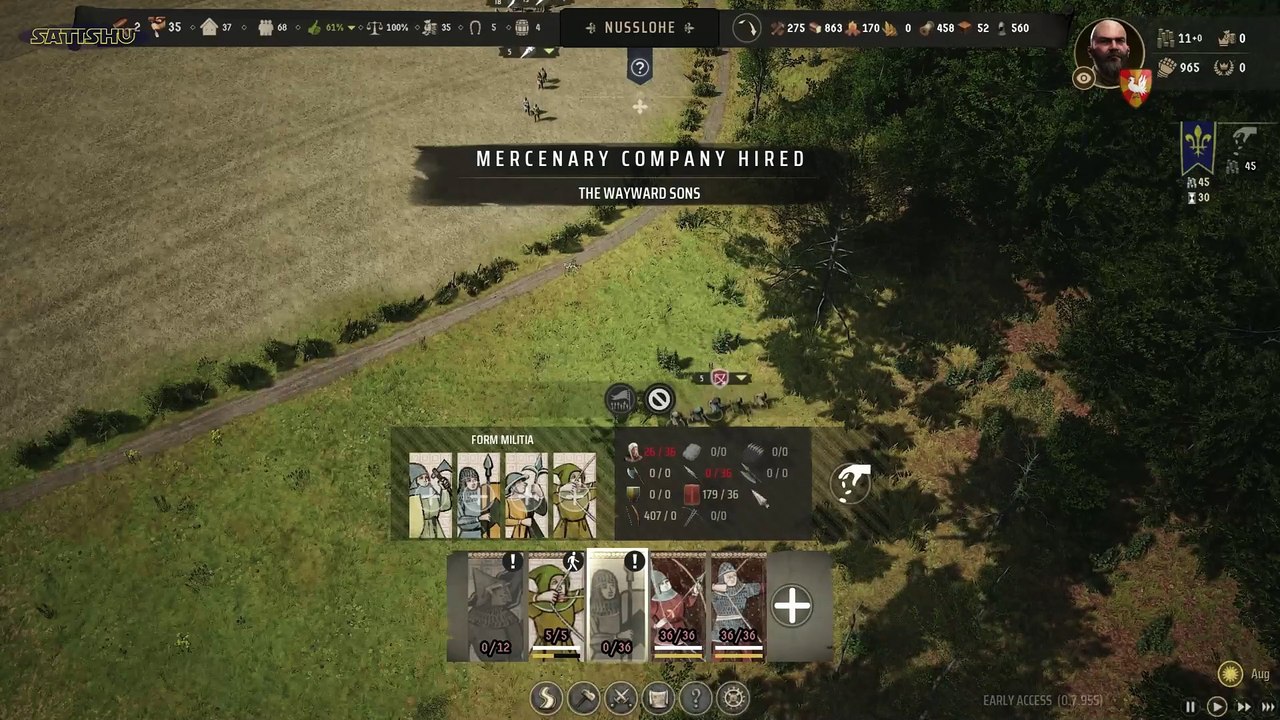The image size is (1280, 720).
Task: Click the bearded lord portrait
Action: pos(1111,52)
